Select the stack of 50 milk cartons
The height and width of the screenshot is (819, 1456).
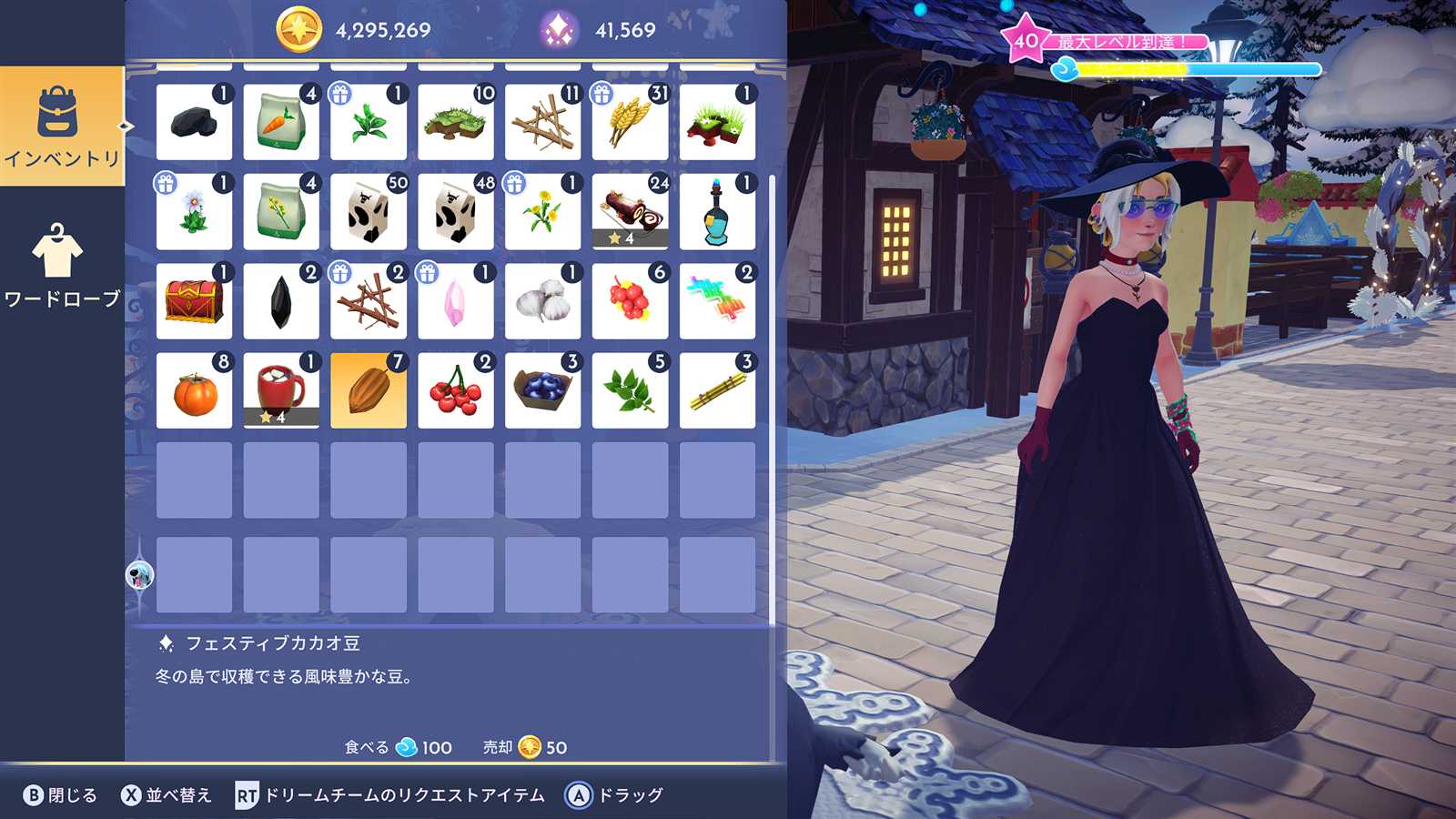pos(369,212)
